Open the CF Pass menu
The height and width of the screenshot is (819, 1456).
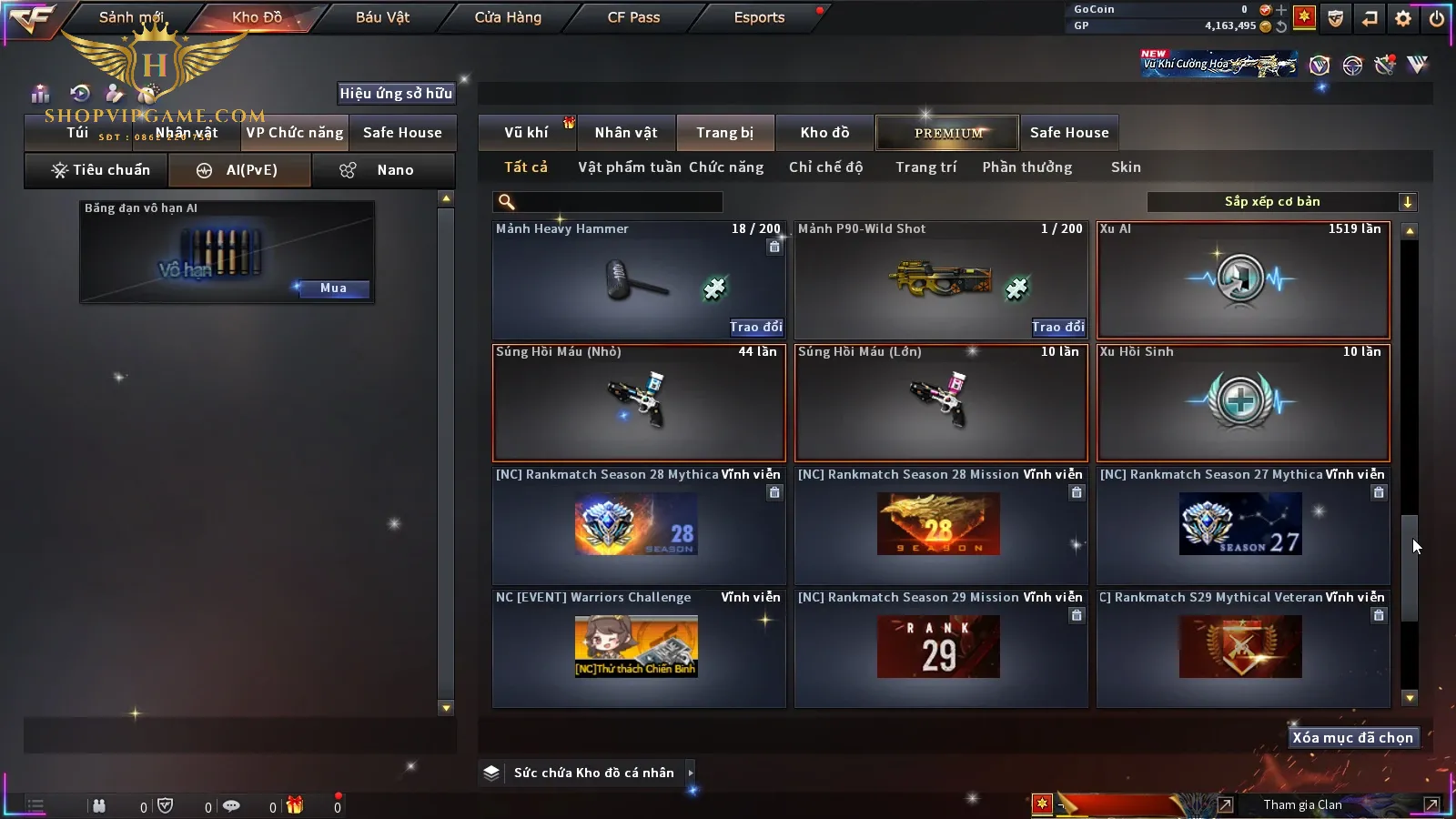coord(633,17)
